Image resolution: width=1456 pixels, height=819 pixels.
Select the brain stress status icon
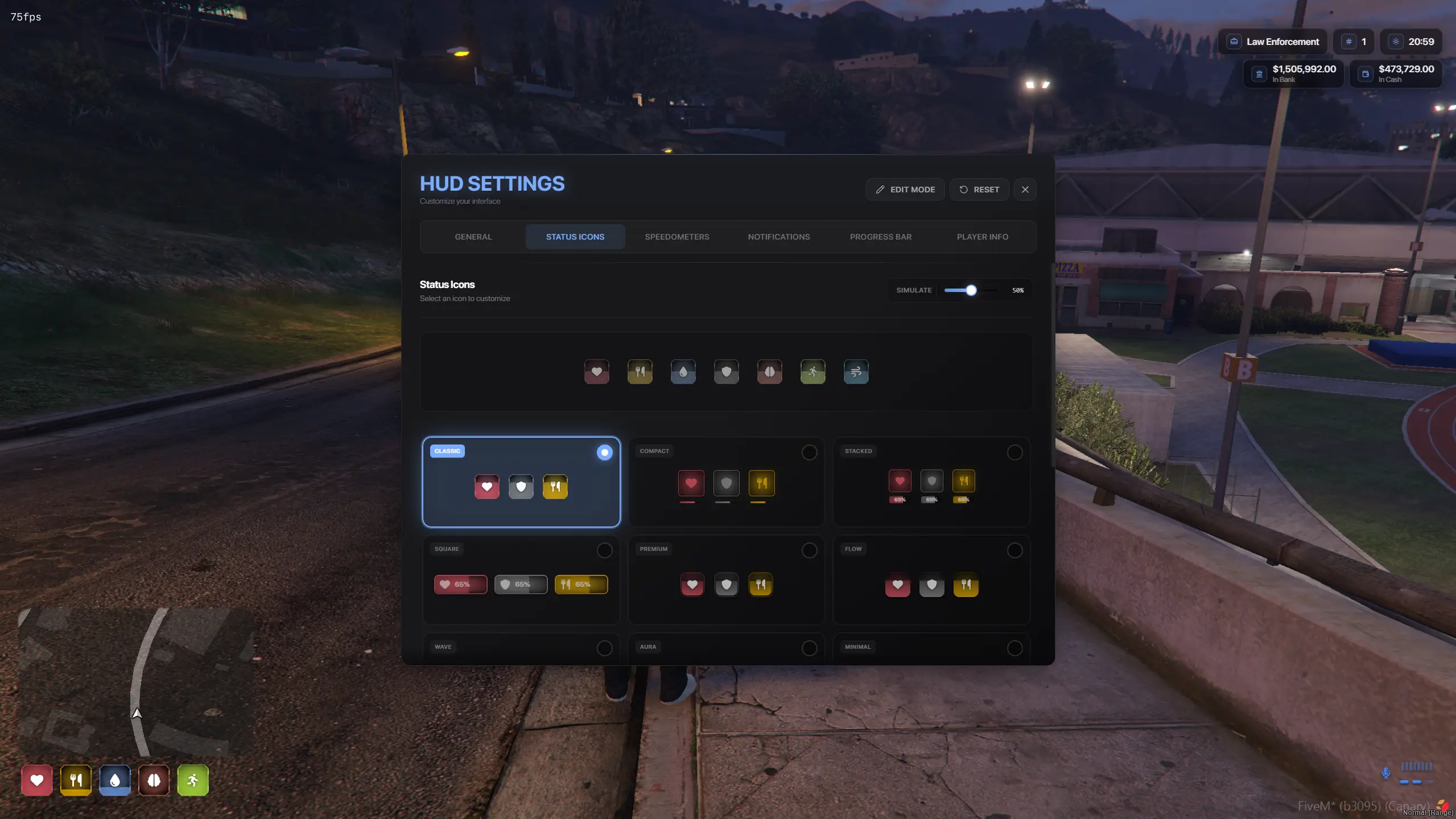pos(769,371)
